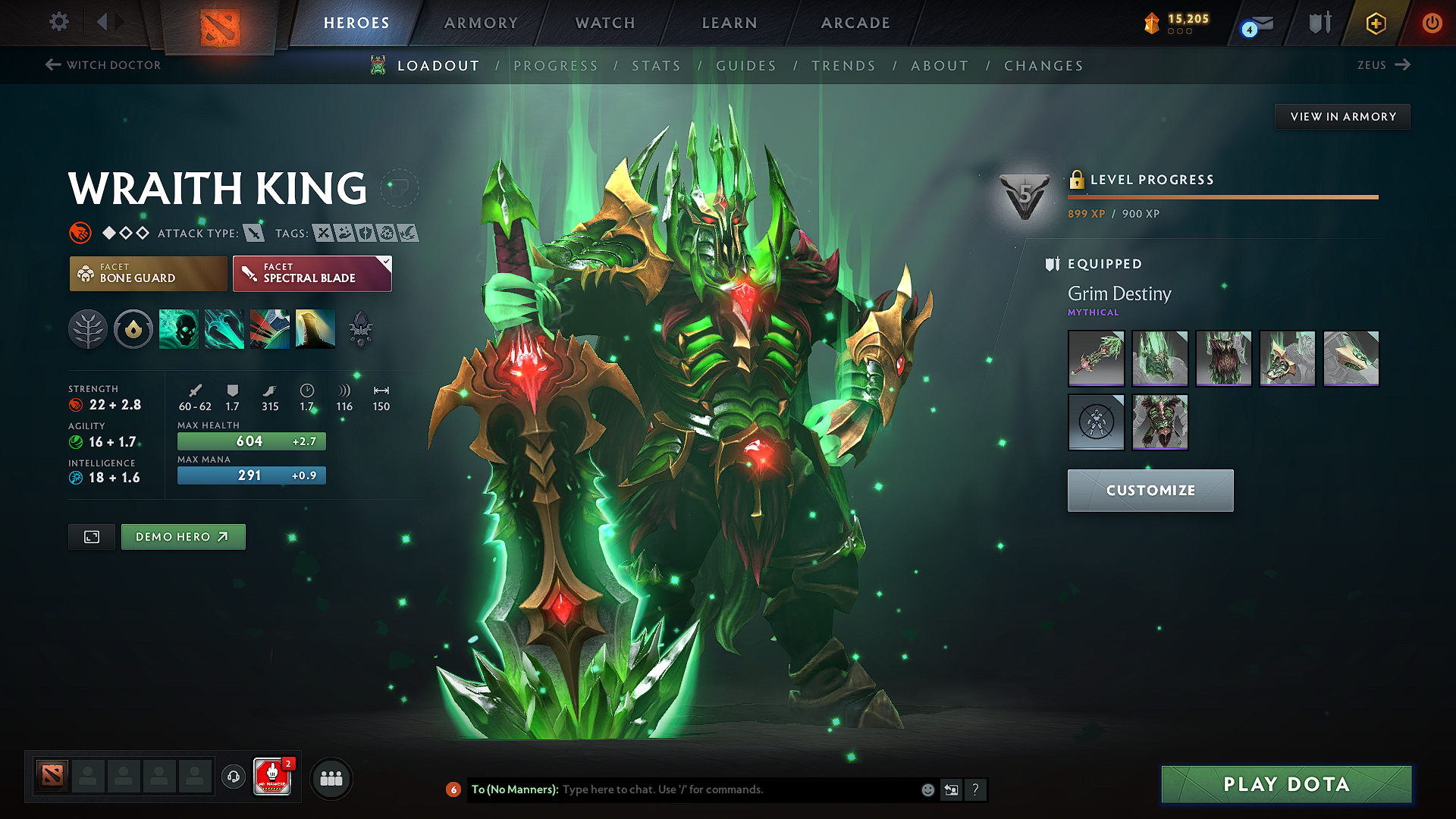Viewport: 1456px width, 819px height.
Task: View the Mortal Strike ability icon
Action: point(269,328)
